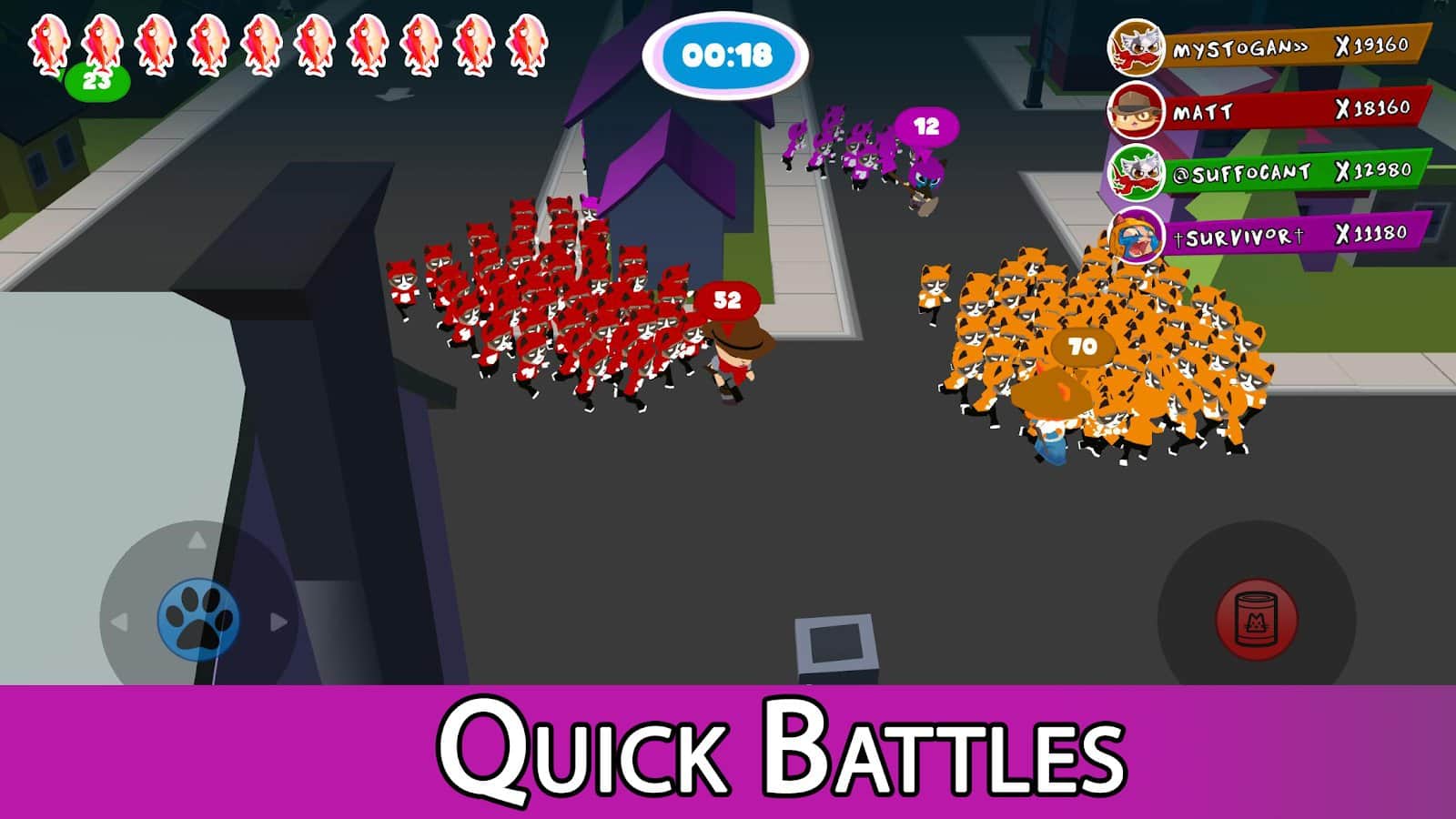The image size is (1456, 819).
Task: Select the purple 12 counter bubble
Action: (x=925, y=126)
